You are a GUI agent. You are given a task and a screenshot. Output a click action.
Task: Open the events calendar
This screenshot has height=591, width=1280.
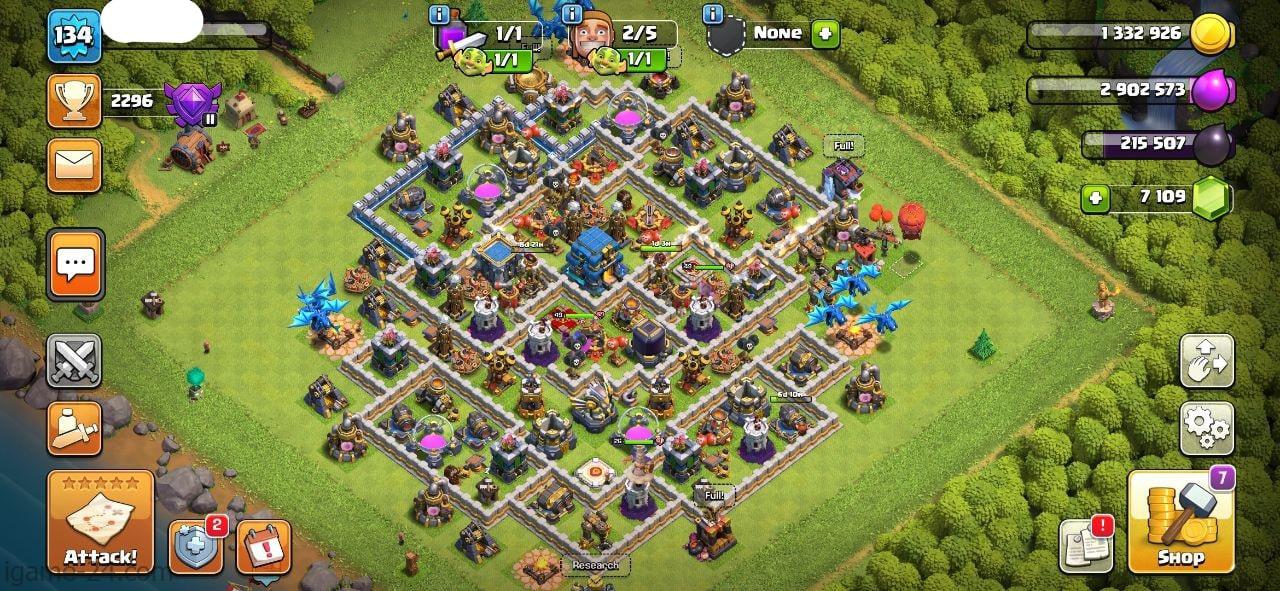[263, 547]
